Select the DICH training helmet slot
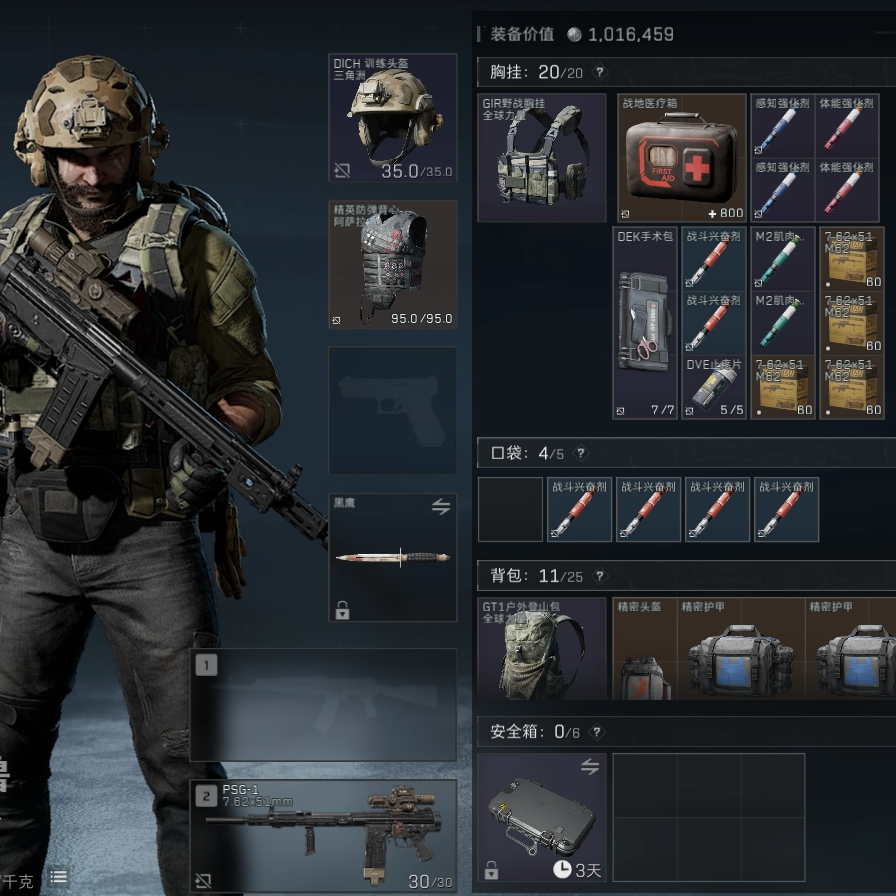This screenshot has width=896, height=896. tap(393, 118)
